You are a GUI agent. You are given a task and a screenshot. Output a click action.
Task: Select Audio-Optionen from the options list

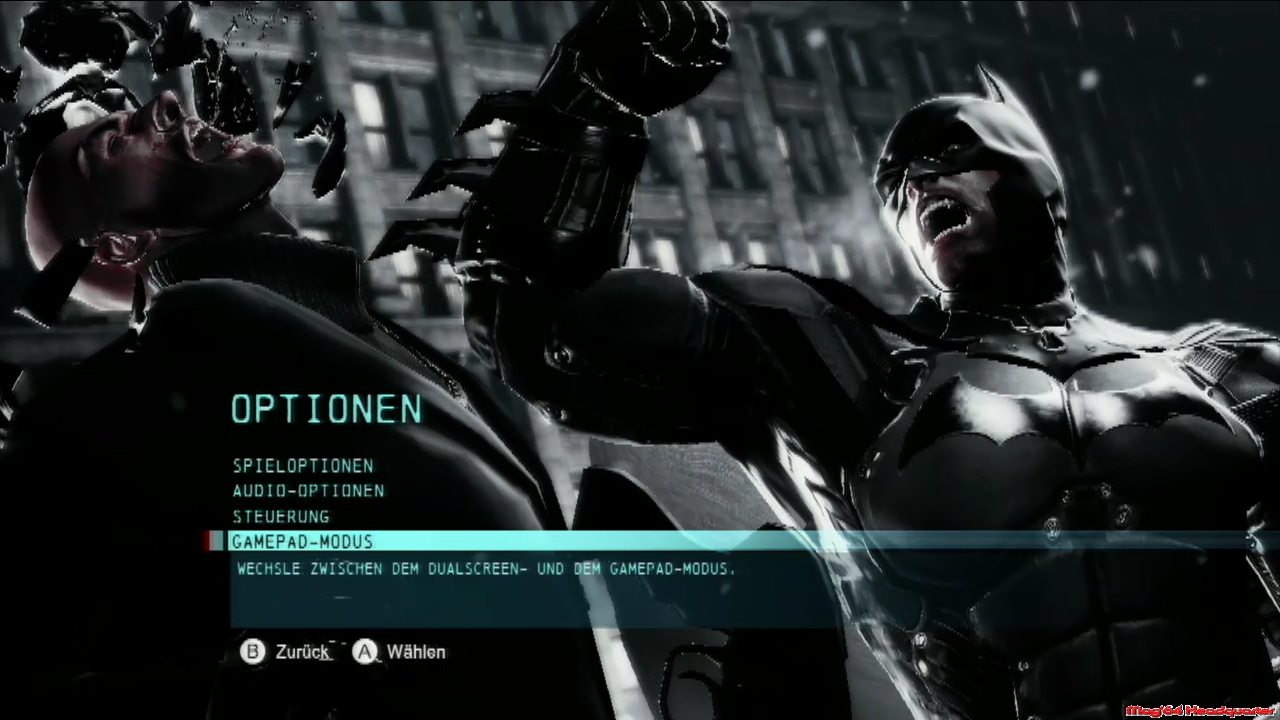[308, 491]
